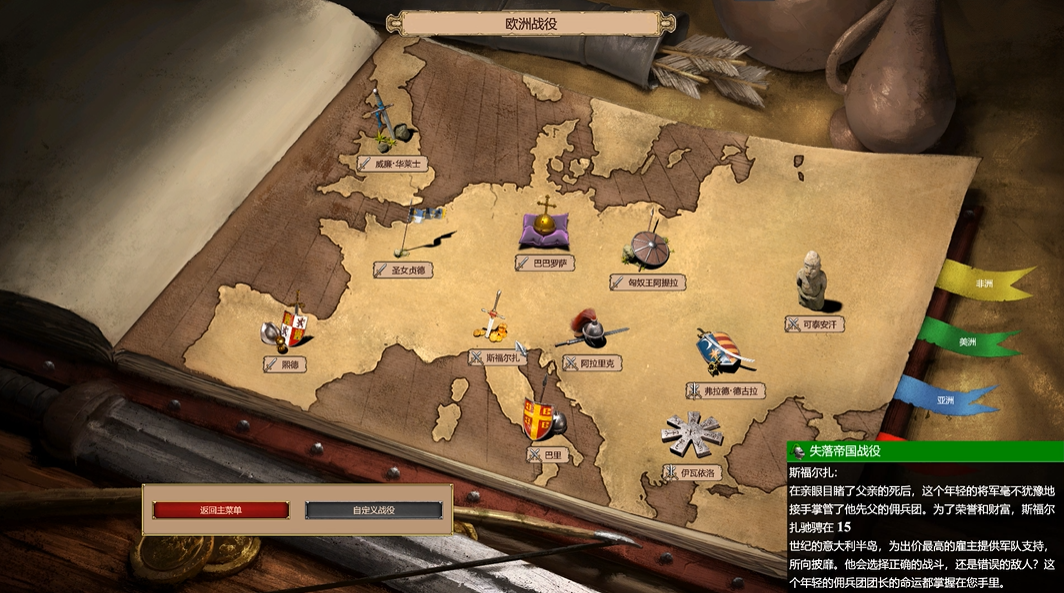Choose the 巴里 campaign

point(546,454)
